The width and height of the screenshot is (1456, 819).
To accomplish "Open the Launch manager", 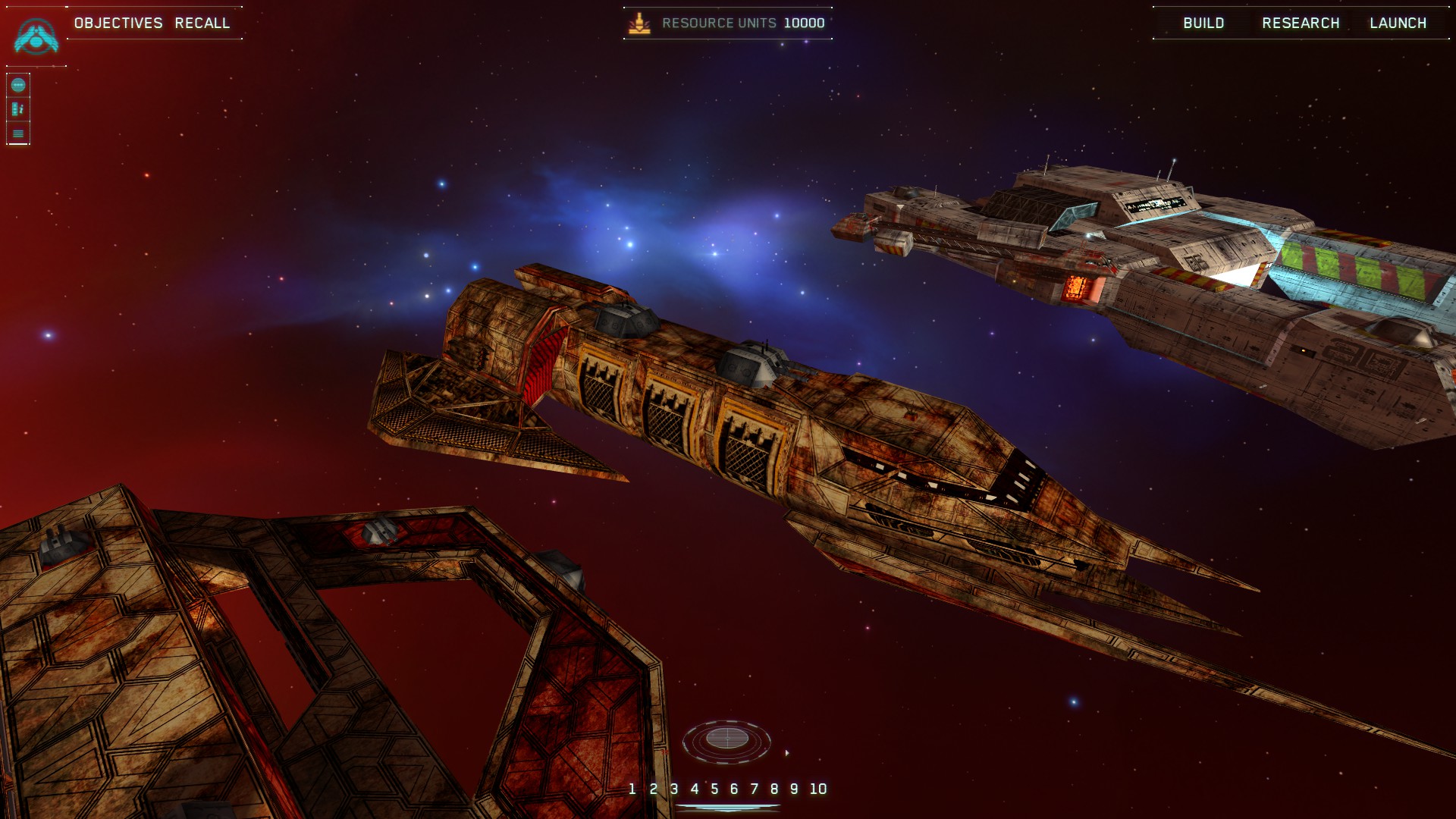I will click(x=1398, y=23).
